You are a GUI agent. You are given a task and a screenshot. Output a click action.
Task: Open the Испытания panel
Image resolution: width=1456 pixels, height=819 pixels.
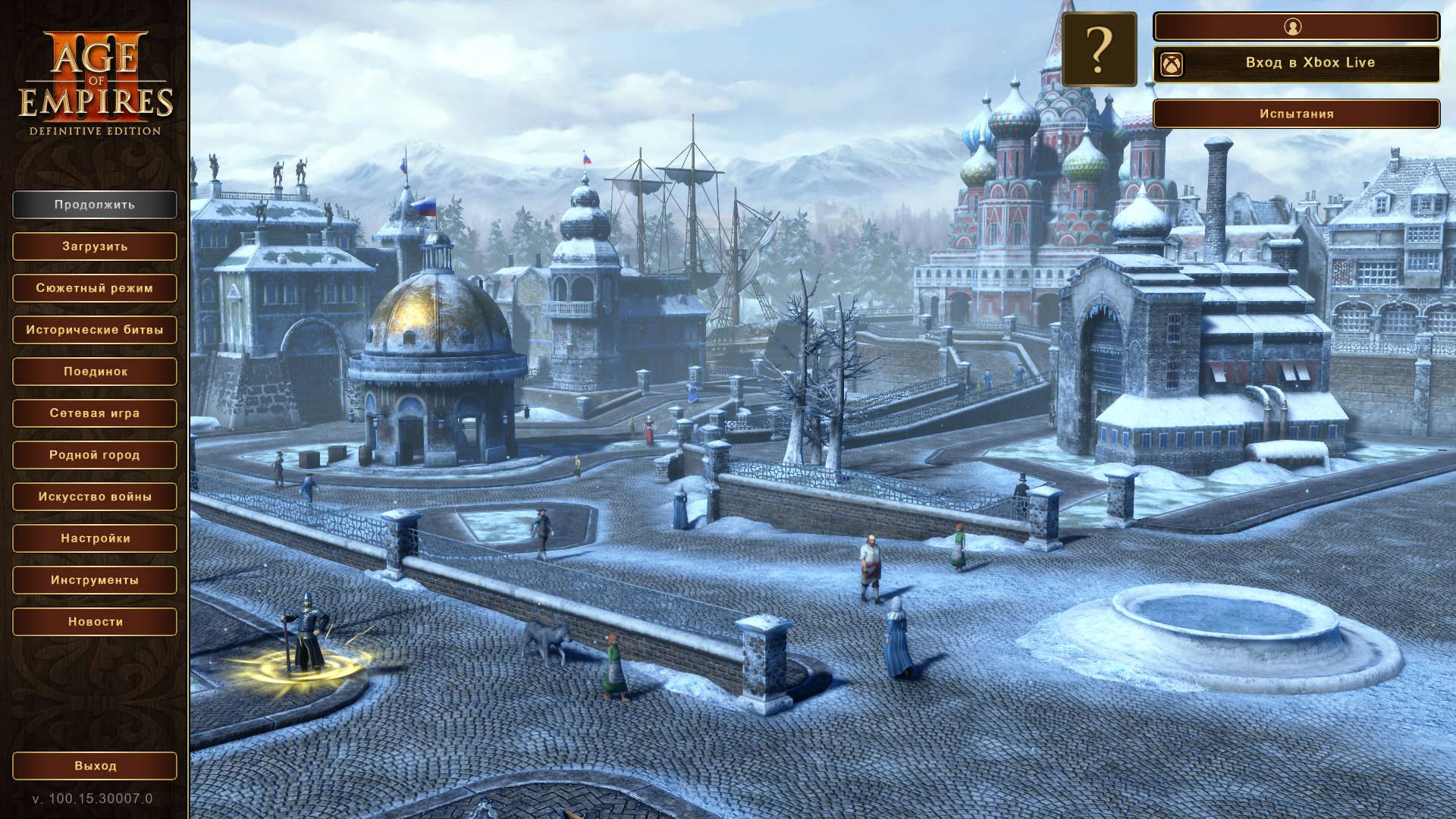click(x=1296, y=114)
